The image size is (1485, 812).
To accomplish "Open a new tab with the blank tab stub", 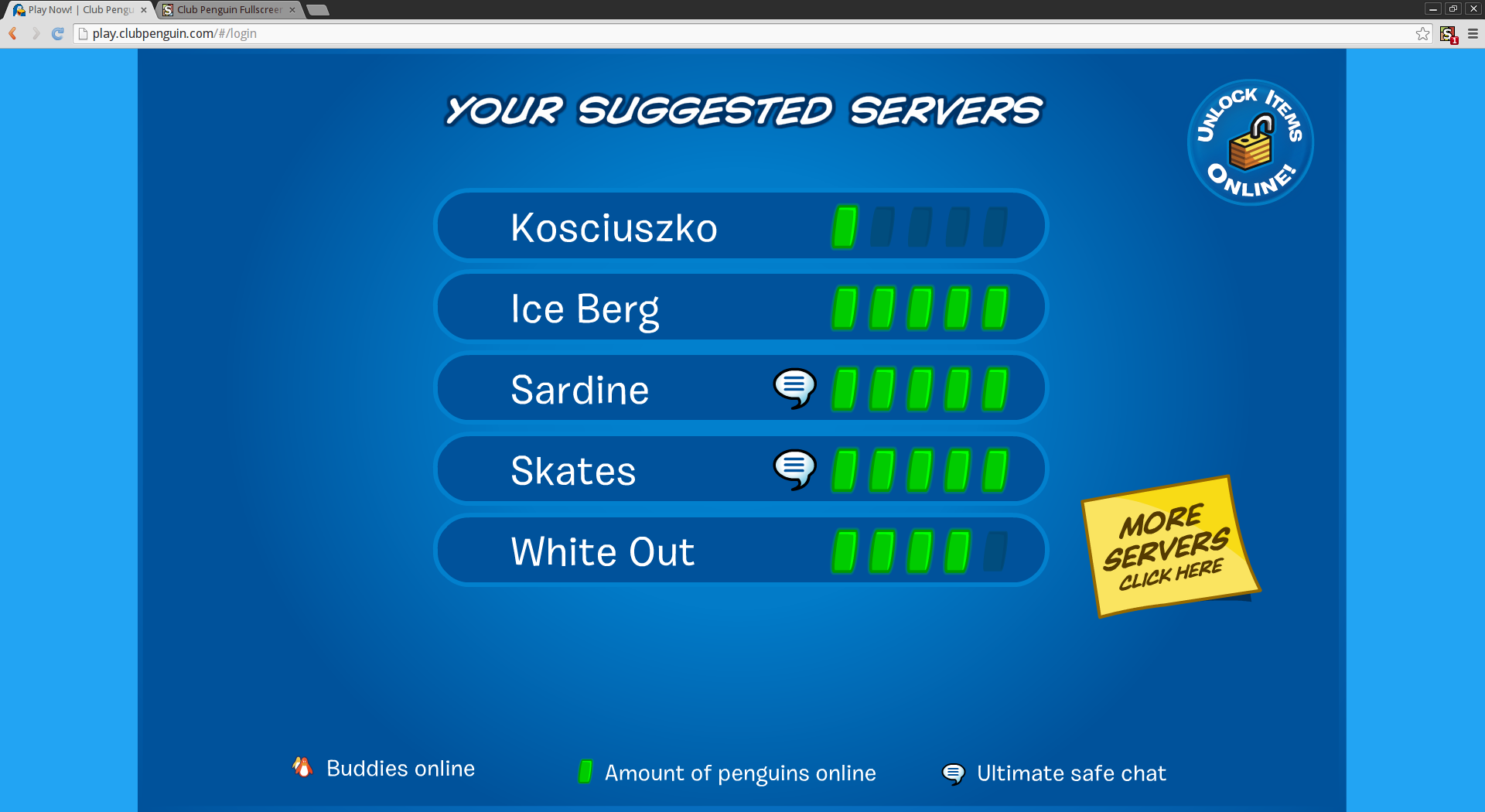I will 319,10.
